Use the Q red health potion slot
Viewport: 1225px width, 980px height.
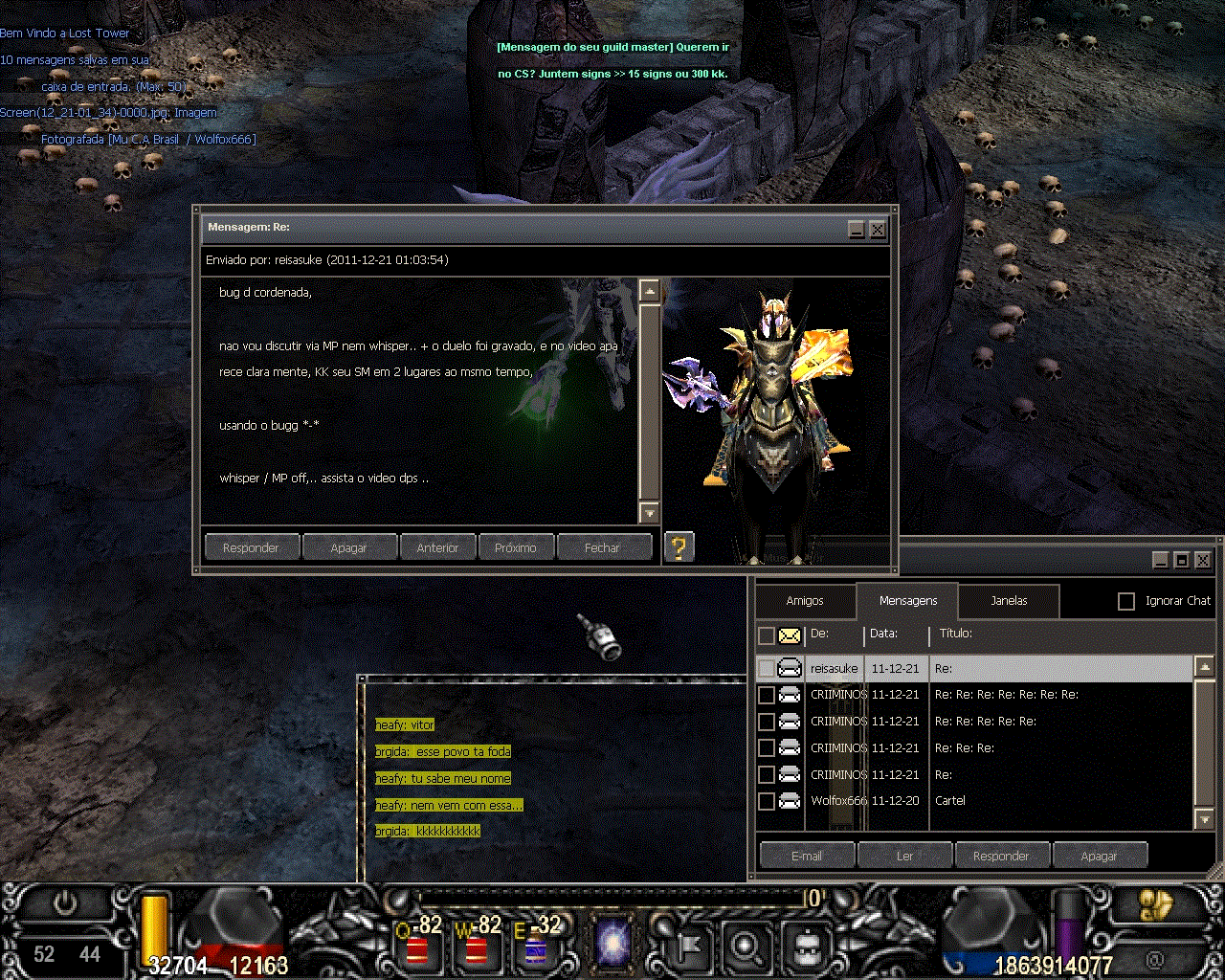point(417,947)
